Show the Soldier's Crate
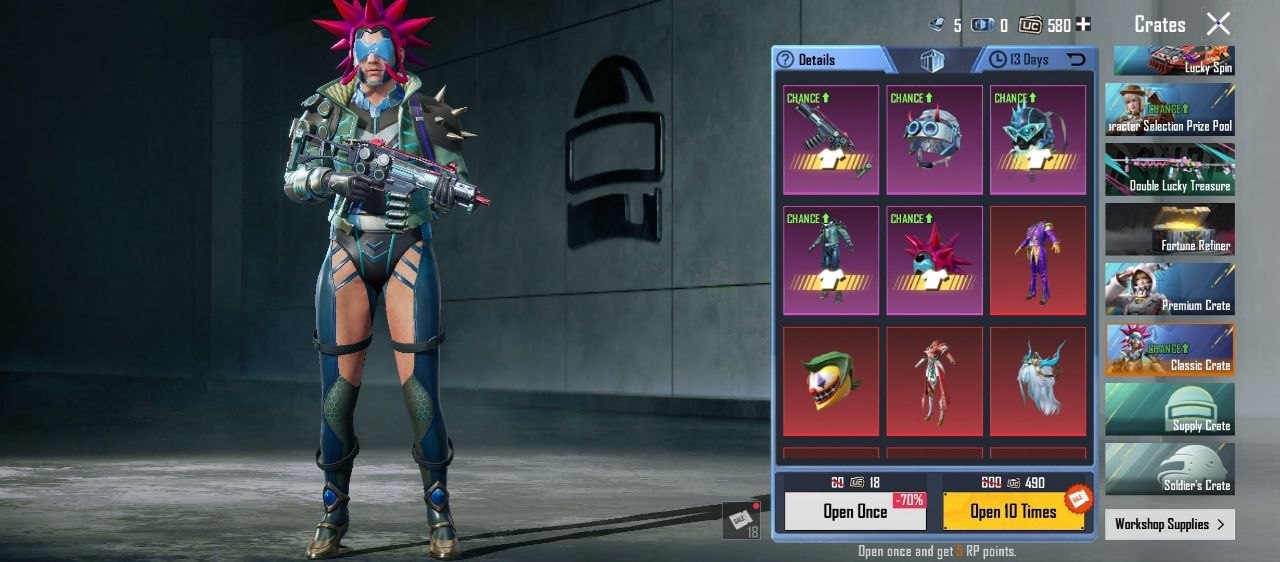 tap(1169, 469)
